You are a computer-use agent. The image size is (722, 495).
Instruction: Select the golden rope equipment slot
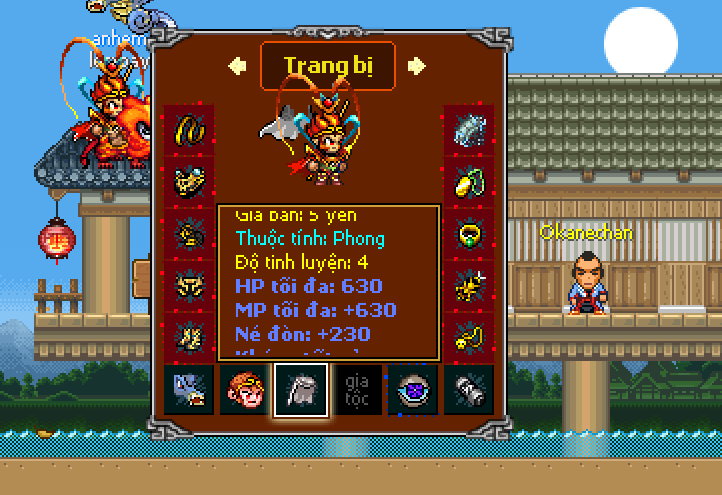[x=189, y=129]
